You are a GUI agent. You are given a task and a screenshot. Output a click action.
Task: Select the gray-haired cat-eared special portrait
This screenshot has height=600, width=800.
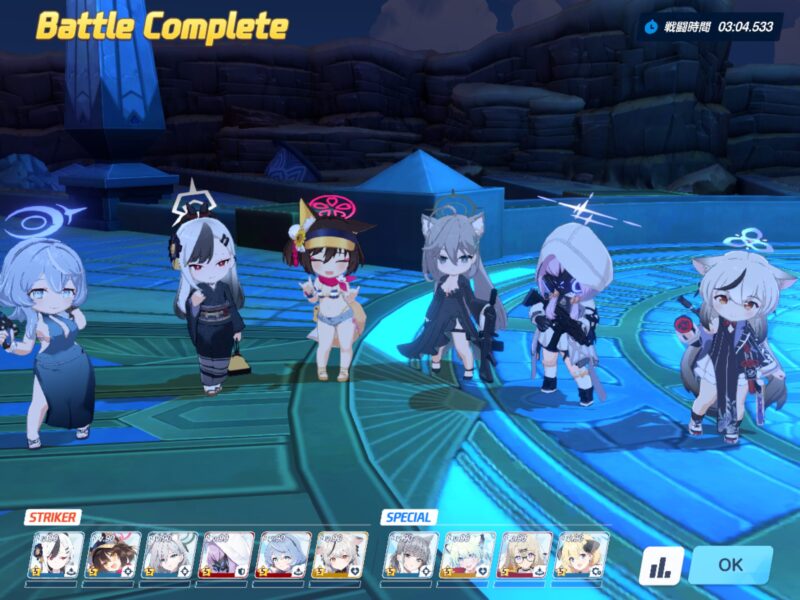pos(412,555)
